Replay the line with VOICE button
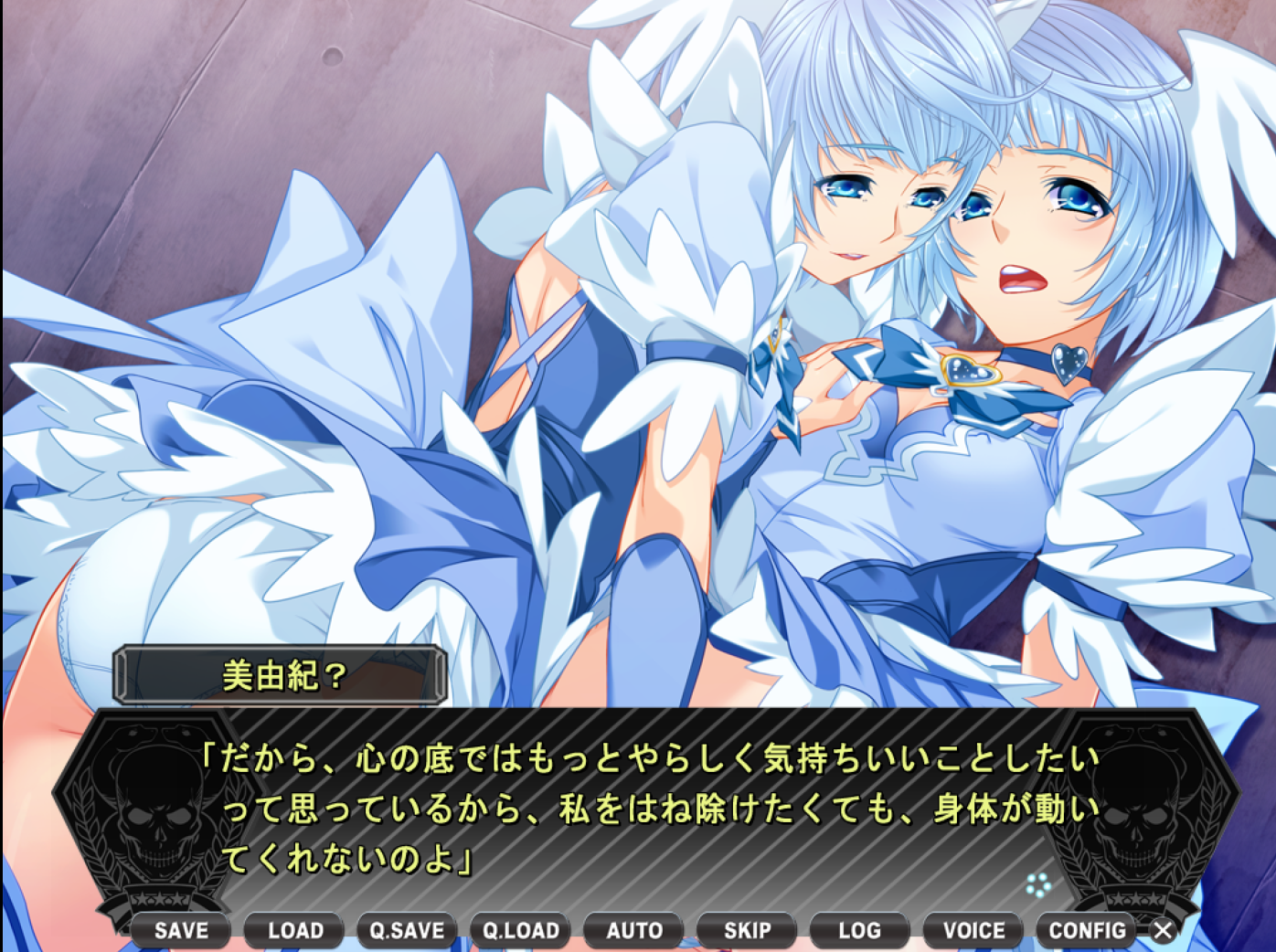The height and width of the screenshot is (952, 1276). 973,930
